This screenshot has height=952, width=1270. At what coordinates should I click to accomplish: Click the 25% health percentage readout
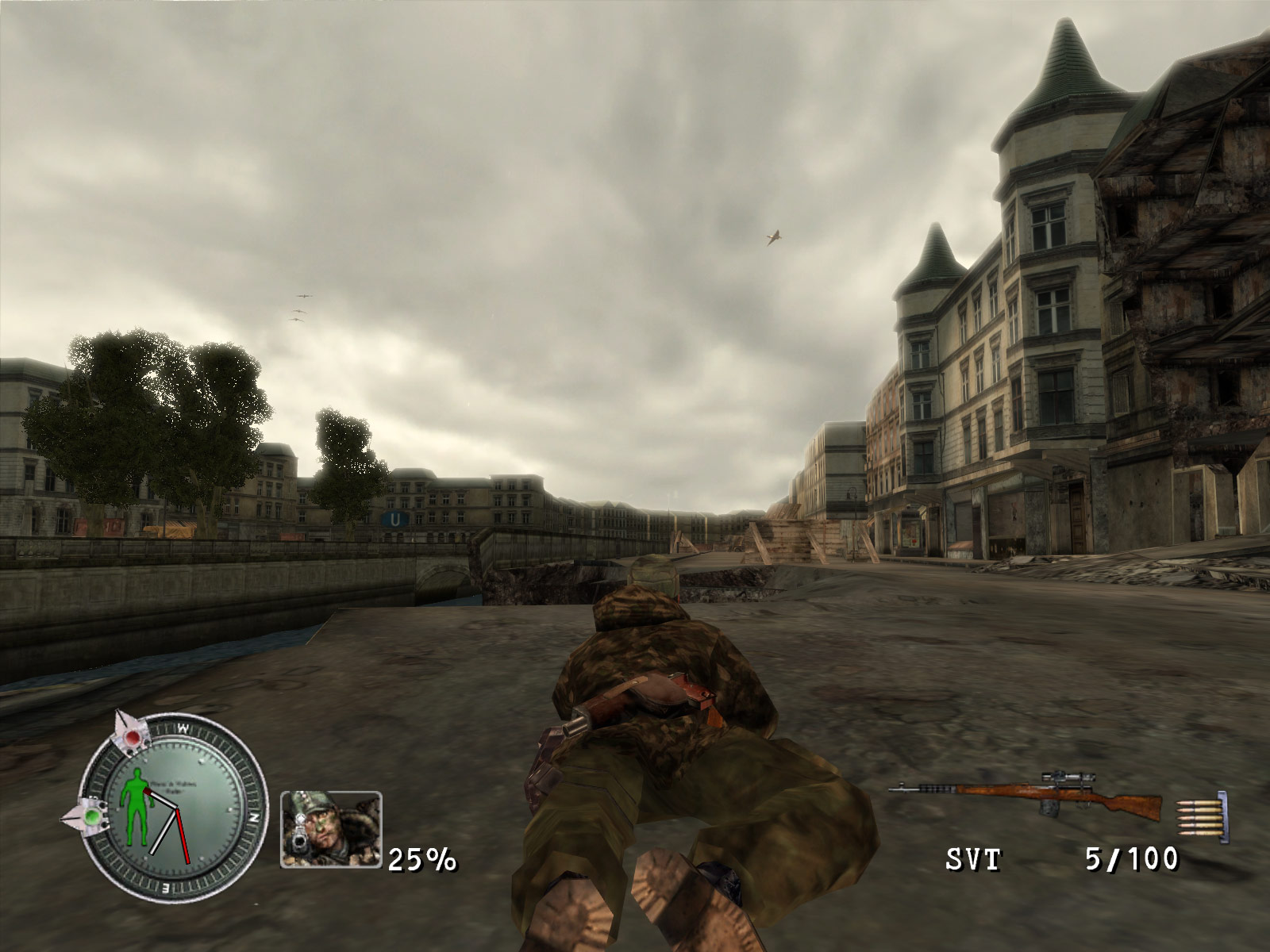(419, 861)
